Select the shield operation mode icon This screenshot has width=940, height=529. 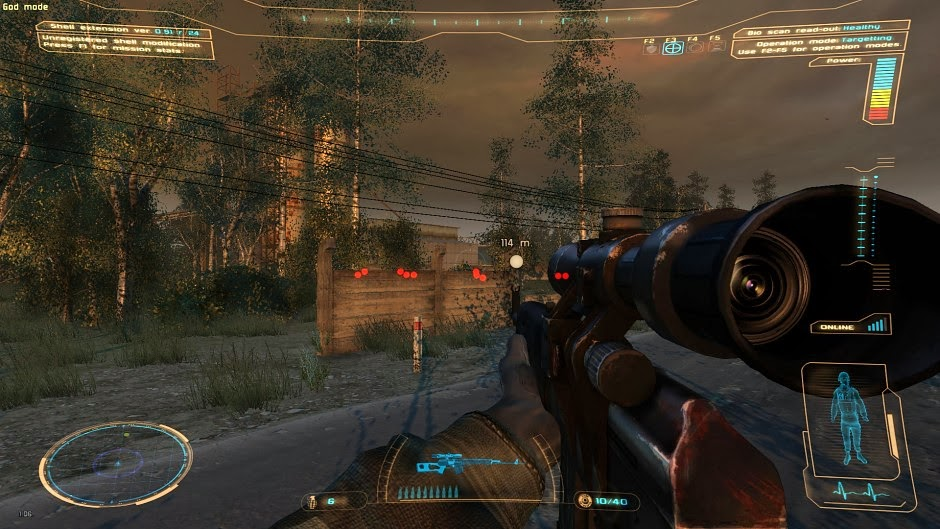(651, 47)
